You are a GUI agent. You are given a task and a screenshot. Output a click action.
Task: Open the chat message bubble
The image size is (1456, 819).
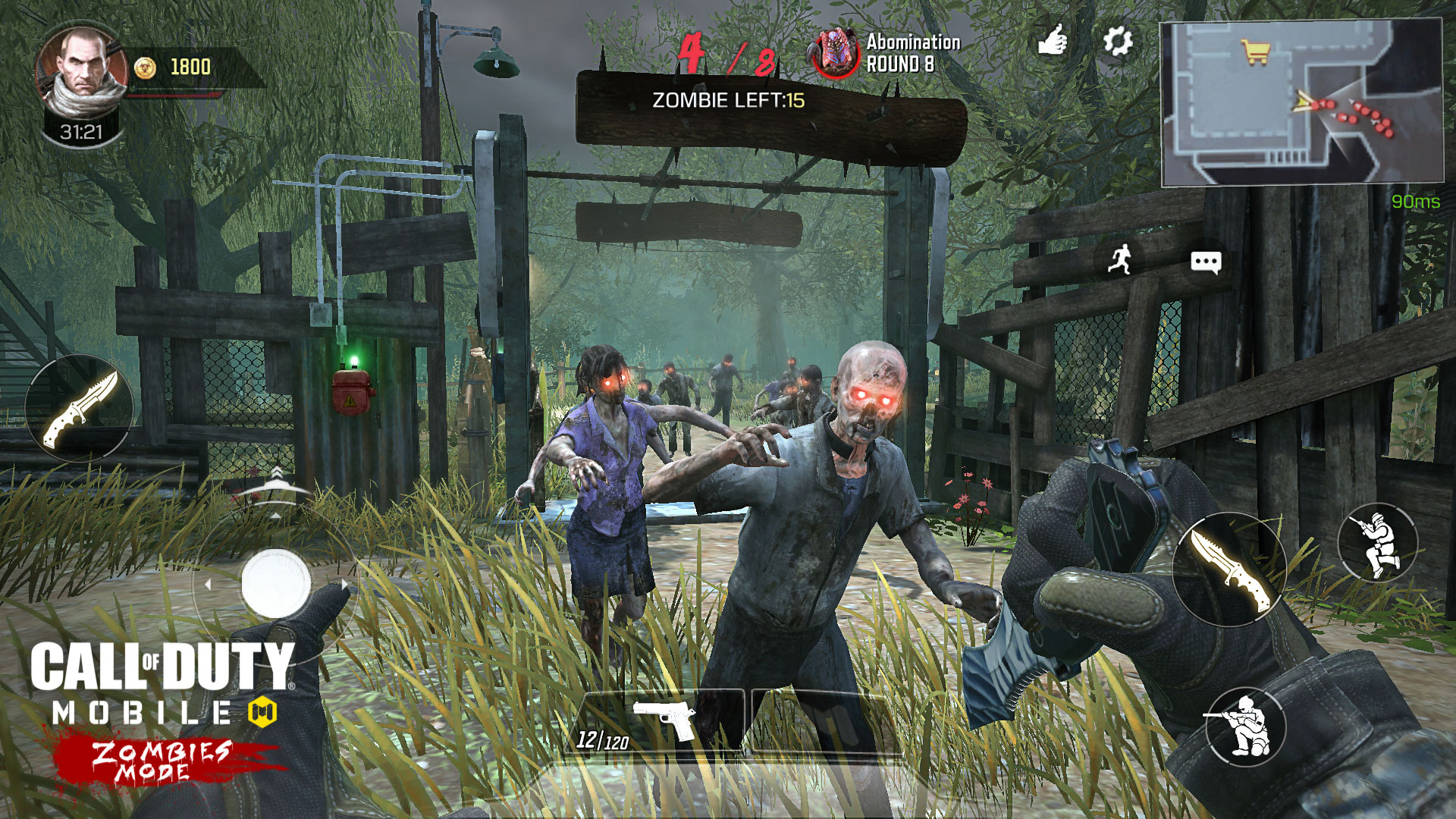(x=1206, y=260)
